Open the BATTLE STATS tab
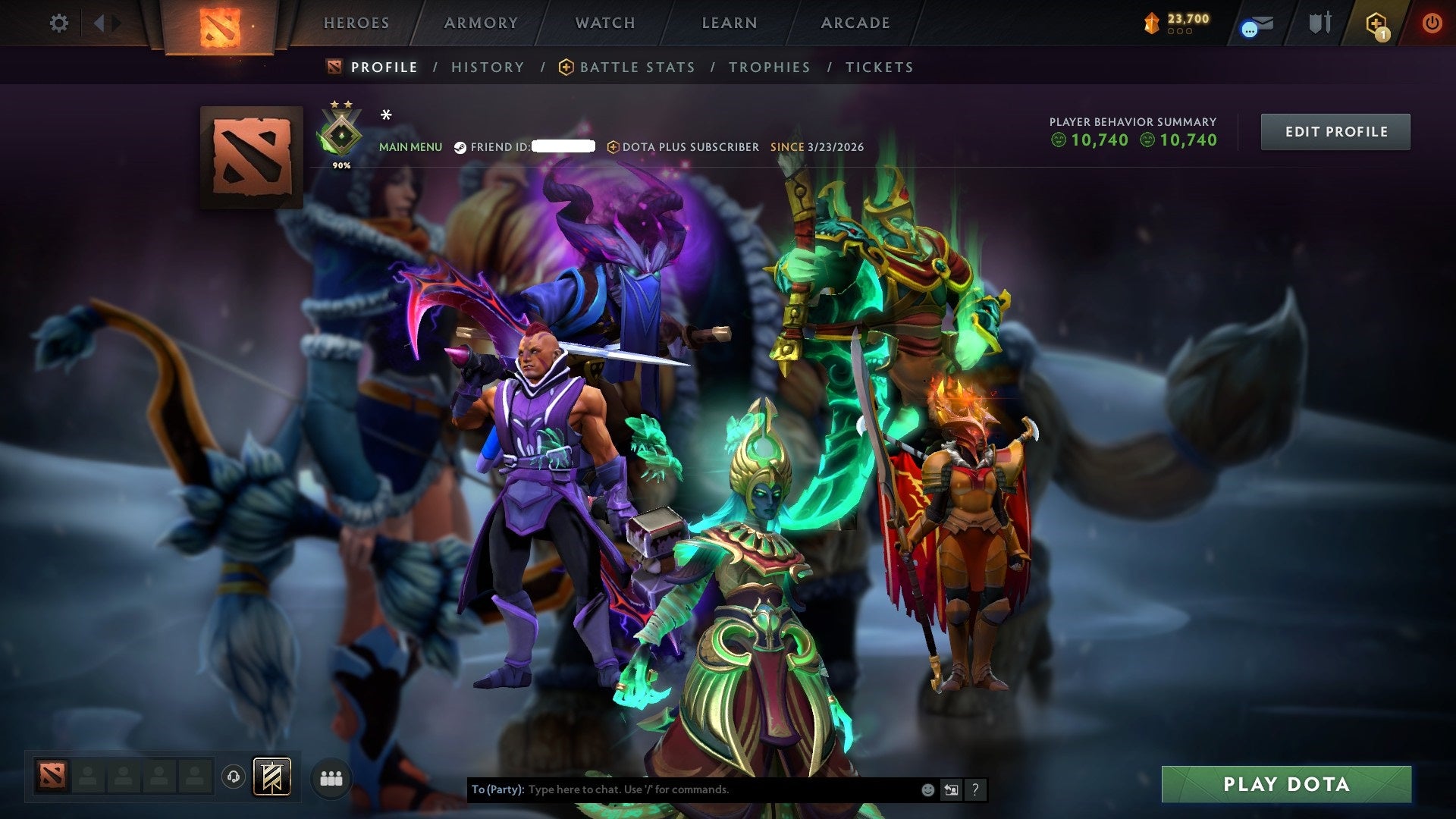Screen dimensions: 1456x819 (x=637, y=67)
